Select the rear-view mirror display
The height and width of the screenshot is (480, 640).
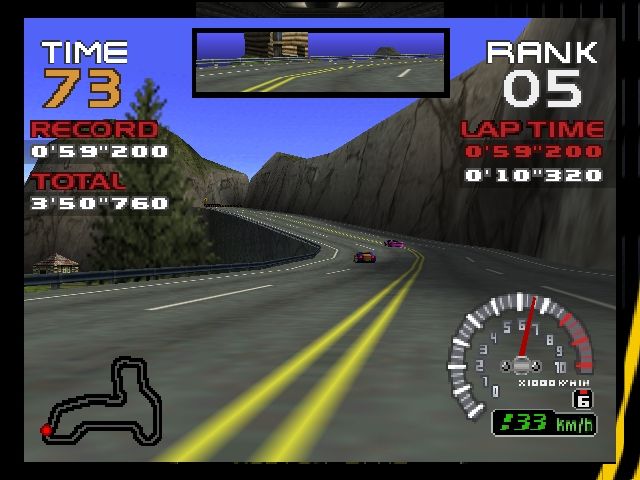point(320,62)
